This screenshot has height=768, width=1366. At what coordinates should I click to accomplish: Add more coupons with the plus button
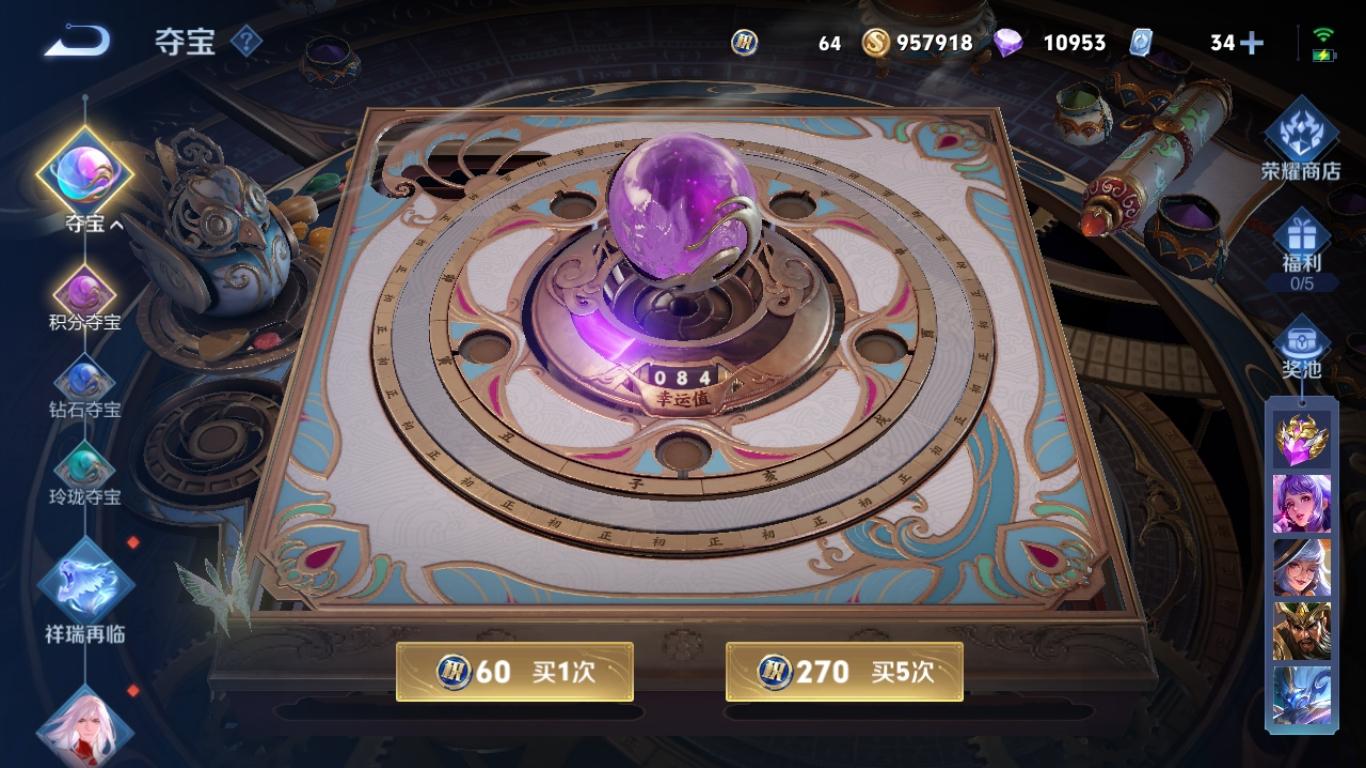[x=1251, y=43]
